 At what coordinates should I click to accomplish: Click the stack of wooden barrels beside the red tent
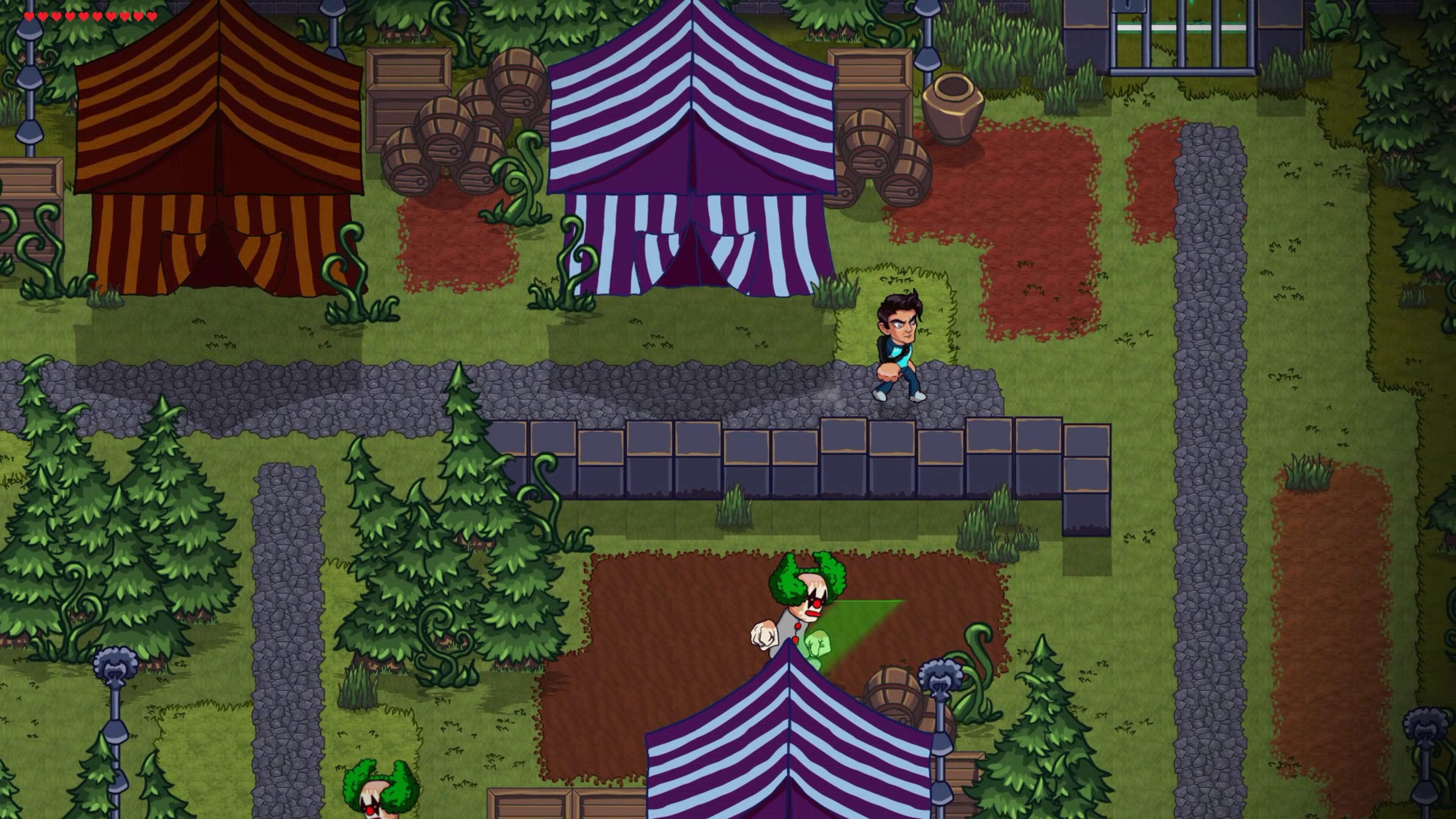[447, 141]
